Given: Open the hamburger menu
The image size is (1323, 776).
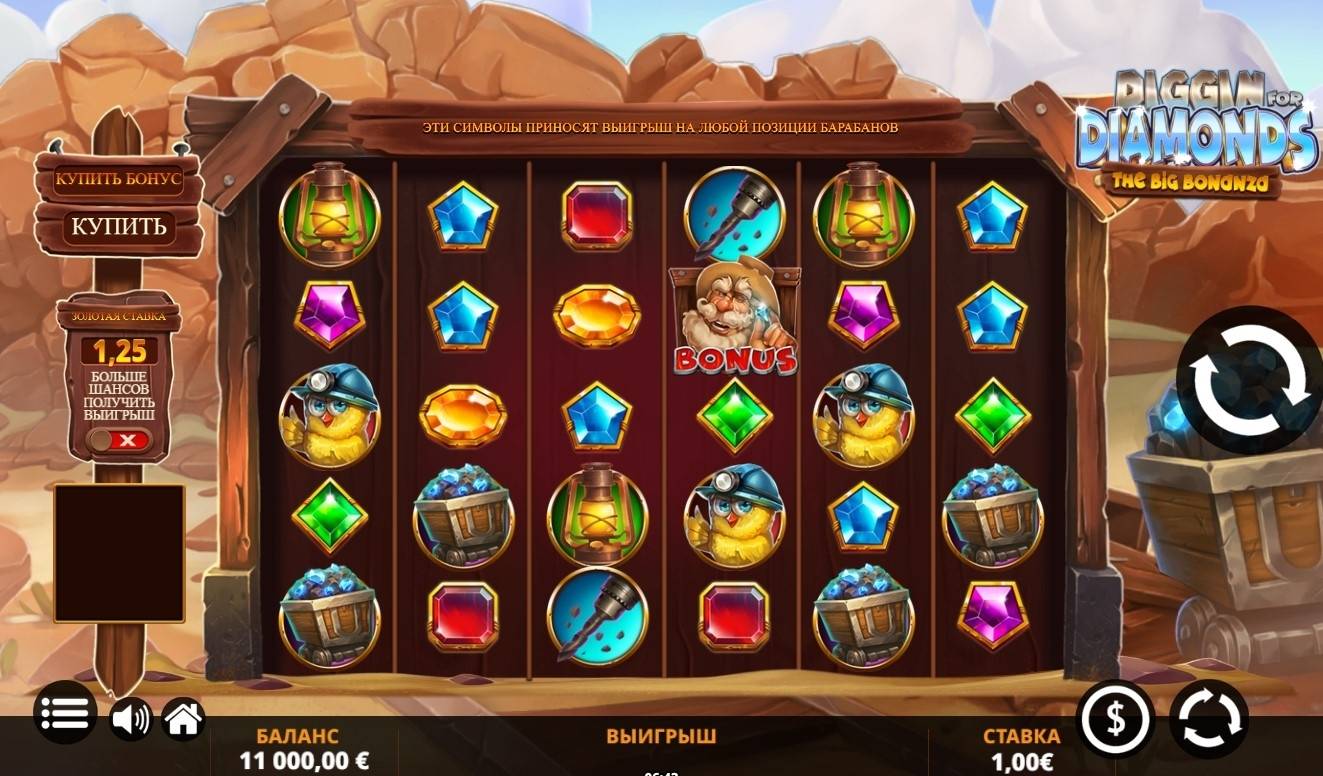Looking at the screenshot, I should point(66,713).
